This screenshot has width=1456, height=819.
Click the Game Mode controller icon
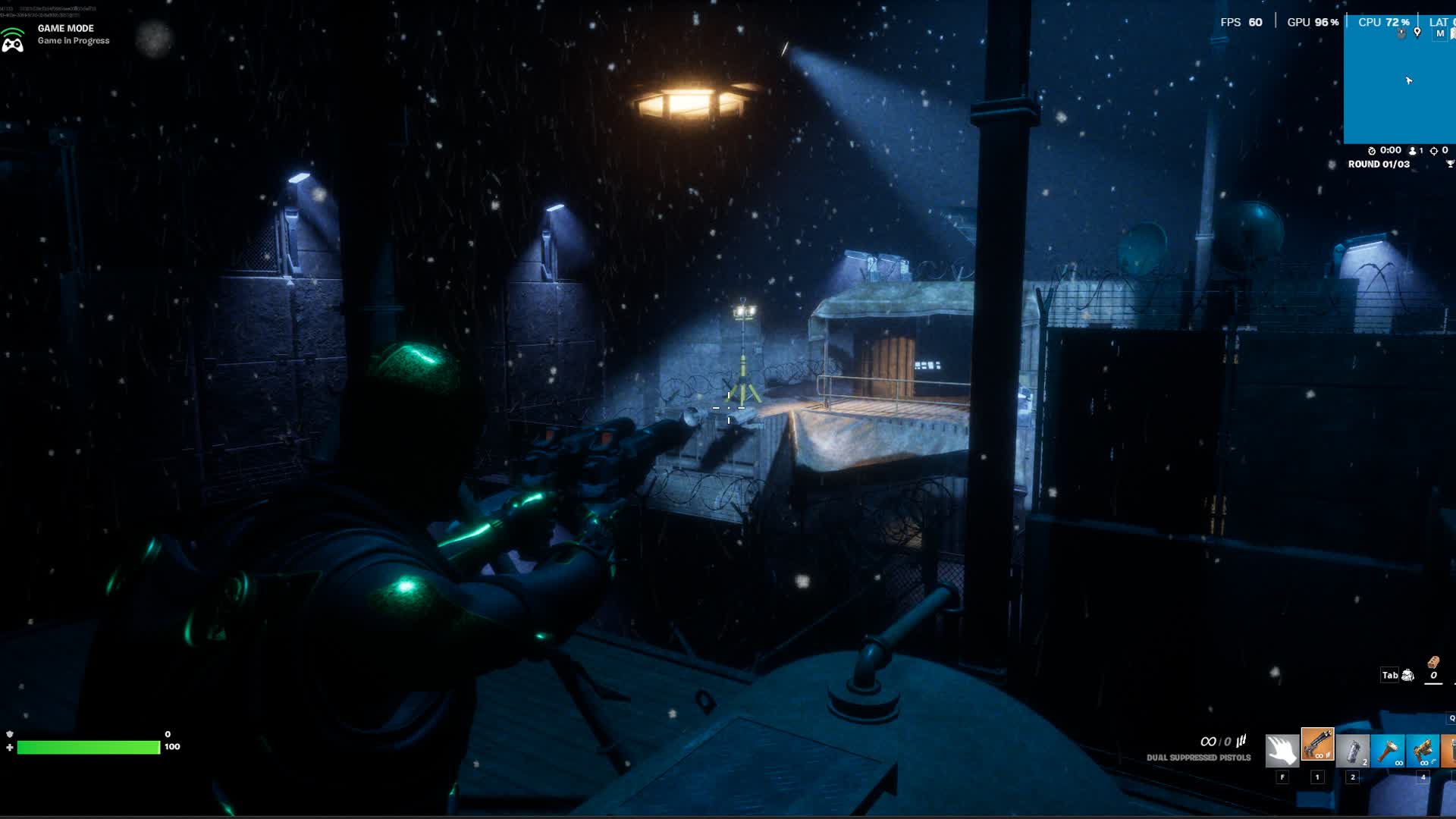point(13,39)
